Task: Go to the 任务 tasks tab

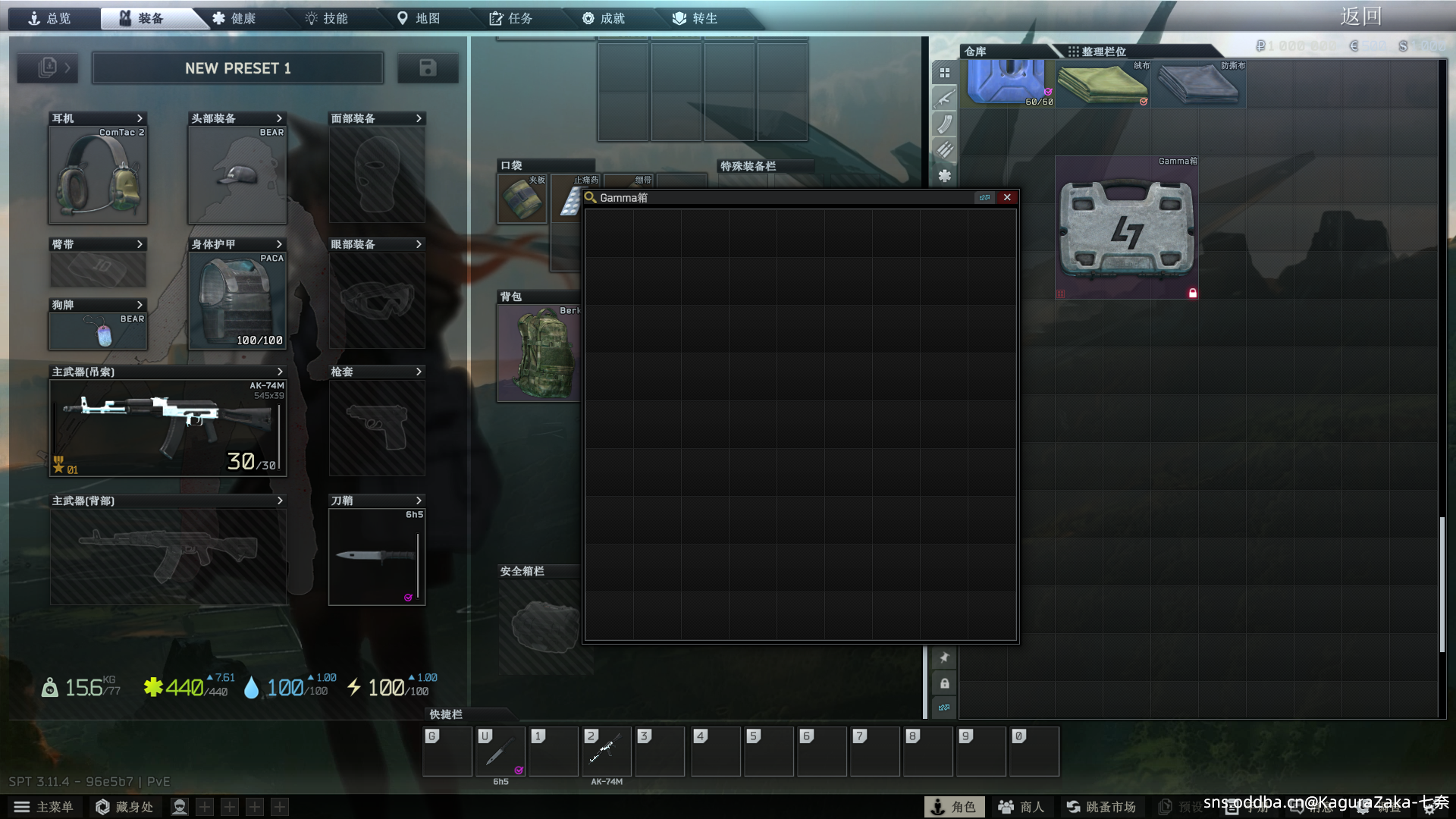Action: tap(512, 18)
